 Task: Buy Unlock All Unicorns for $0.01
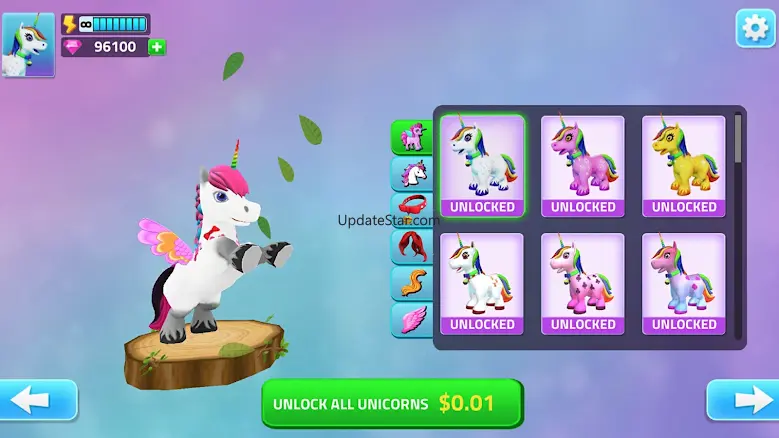pos(392,403)
